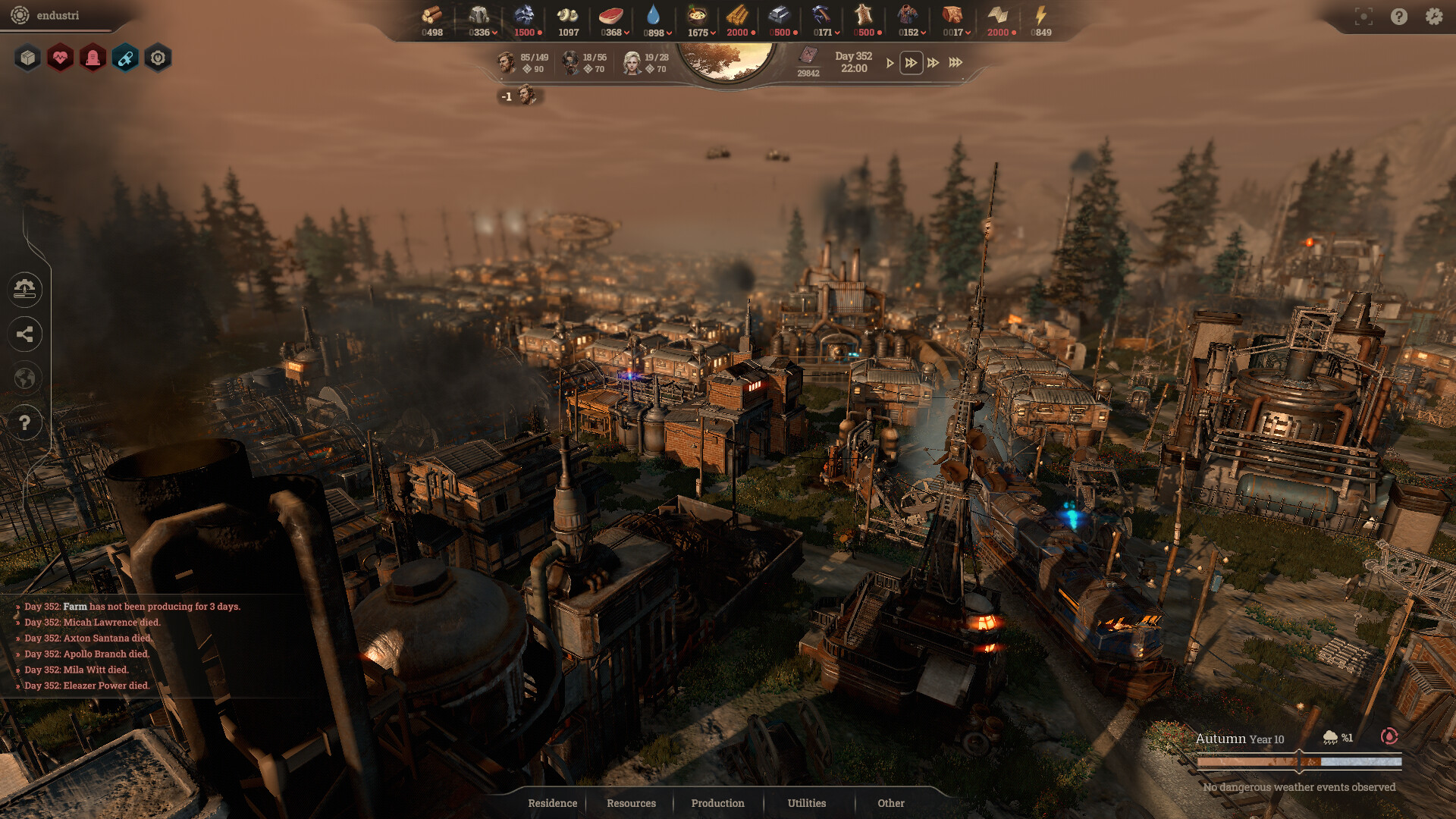The width and height of the screenshot is (1456, 819).
Task: Select the fastest game speed arrows
Action: pos(955,64)
